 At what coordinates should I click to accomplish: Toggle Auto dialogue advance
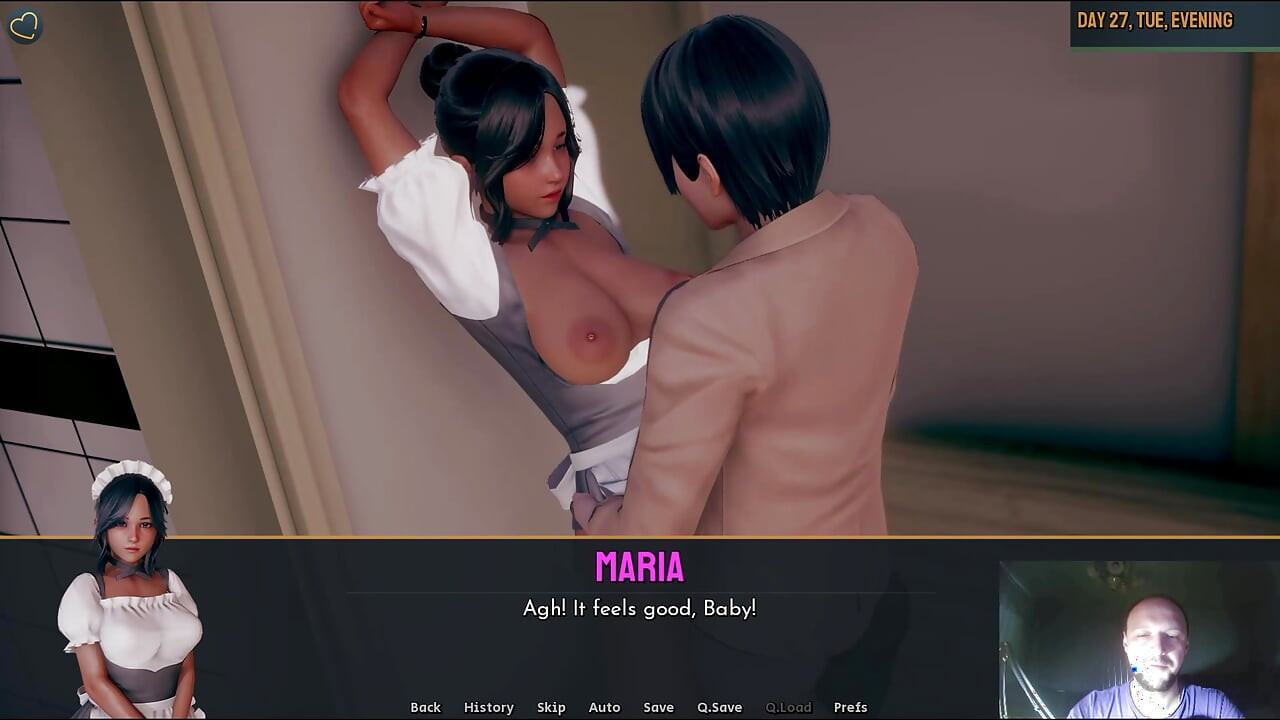[604, 707]
